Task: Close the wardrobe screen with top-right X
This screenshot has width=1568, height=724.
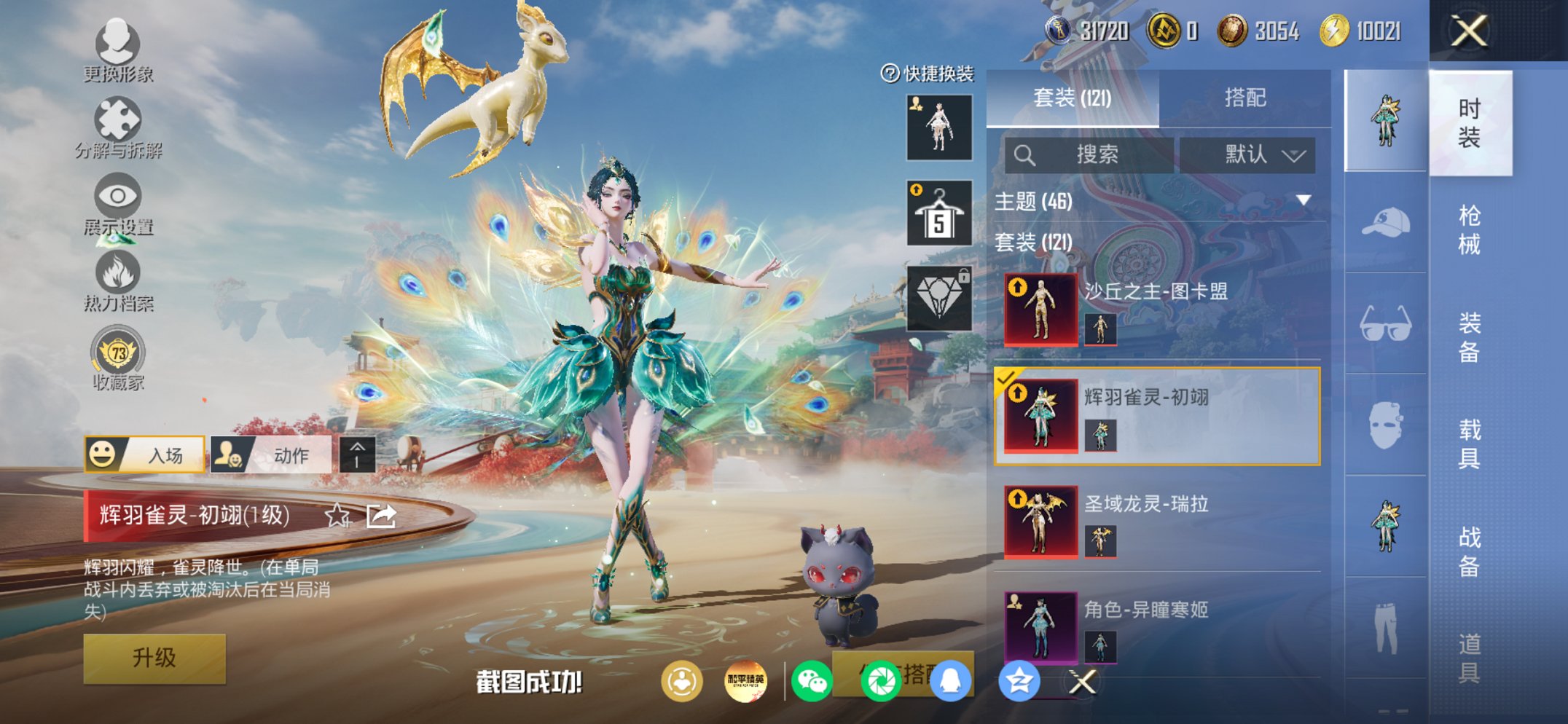Action: (x=1468, y=31)
